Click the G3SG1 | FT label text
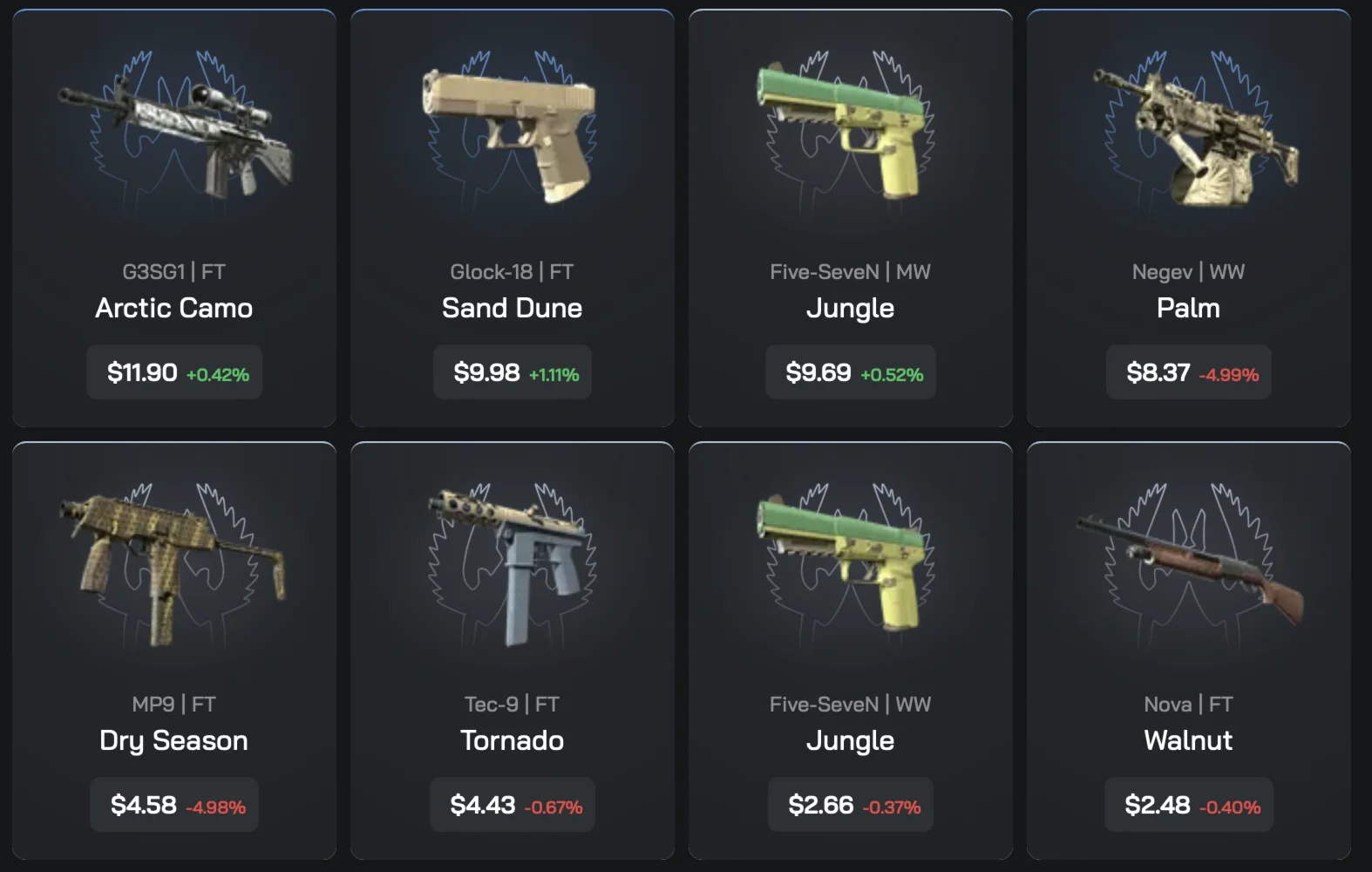 tap(173, 271)
